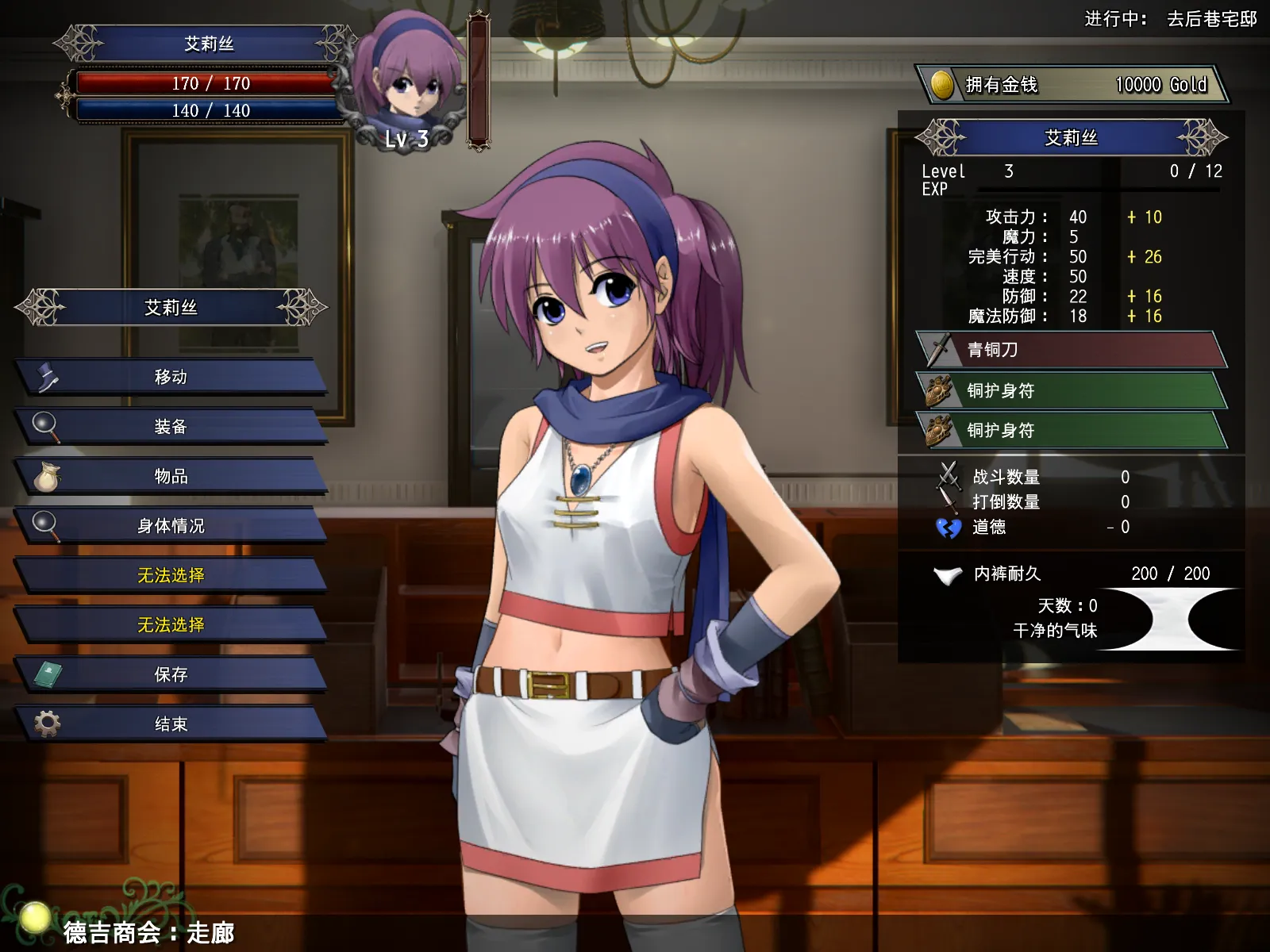Open the 物品 items menu
Viewport: 1270px width, 952px height.
[x=171, y=476]
